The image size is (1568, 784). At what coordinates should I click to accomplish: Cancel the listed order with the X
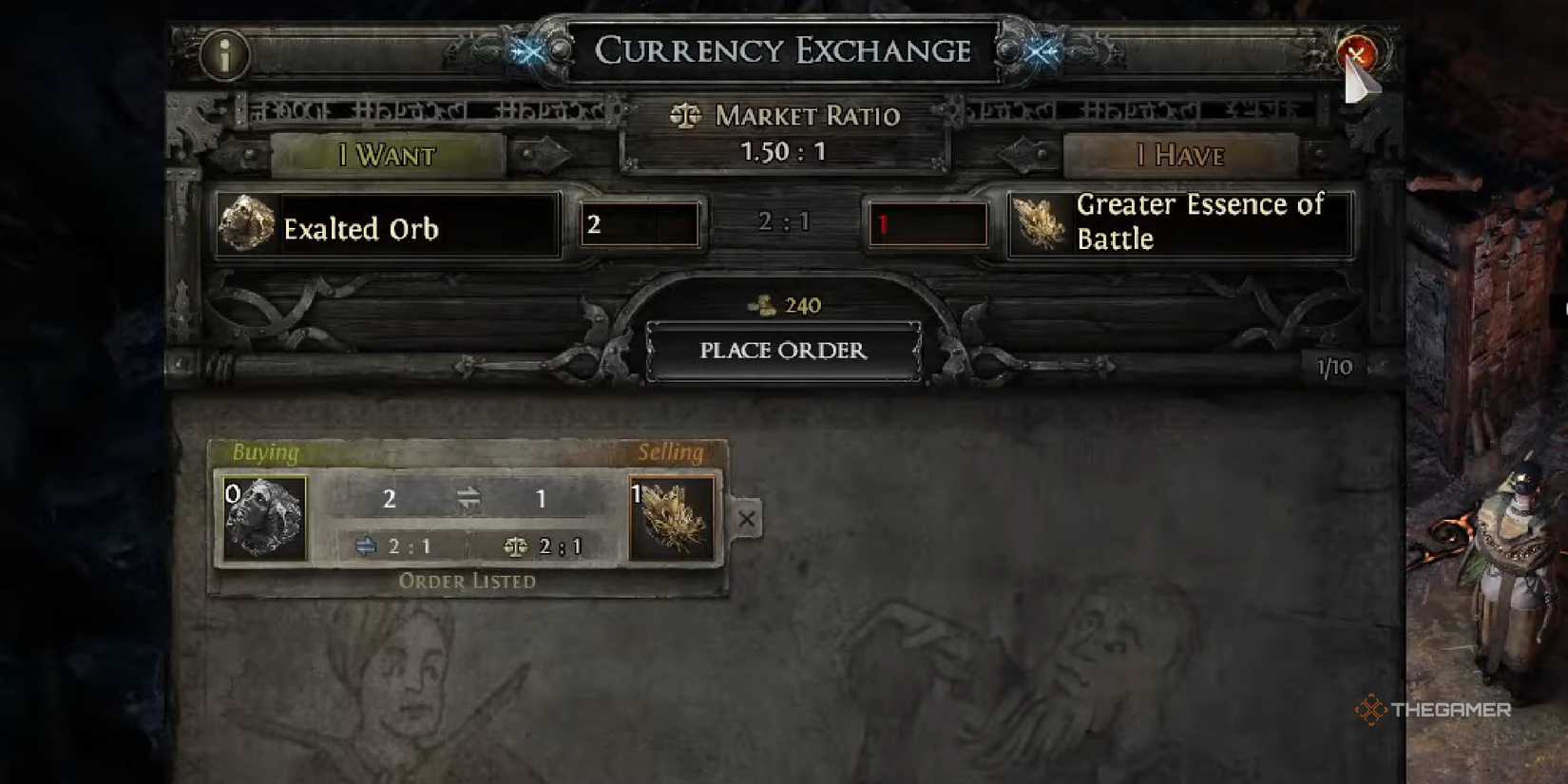746,519
